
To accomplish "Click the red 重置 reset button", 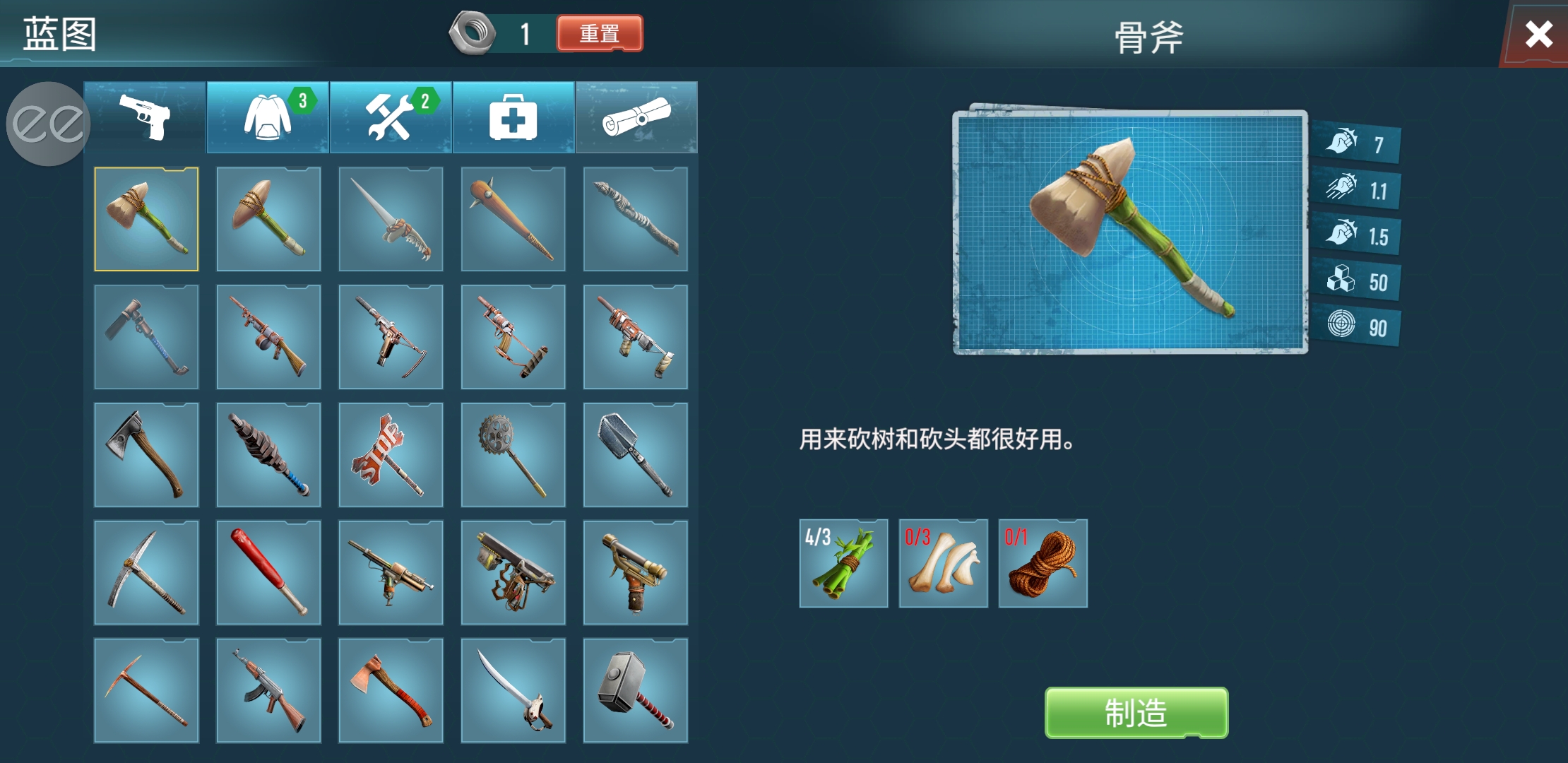I will click(x=600, y=33).
